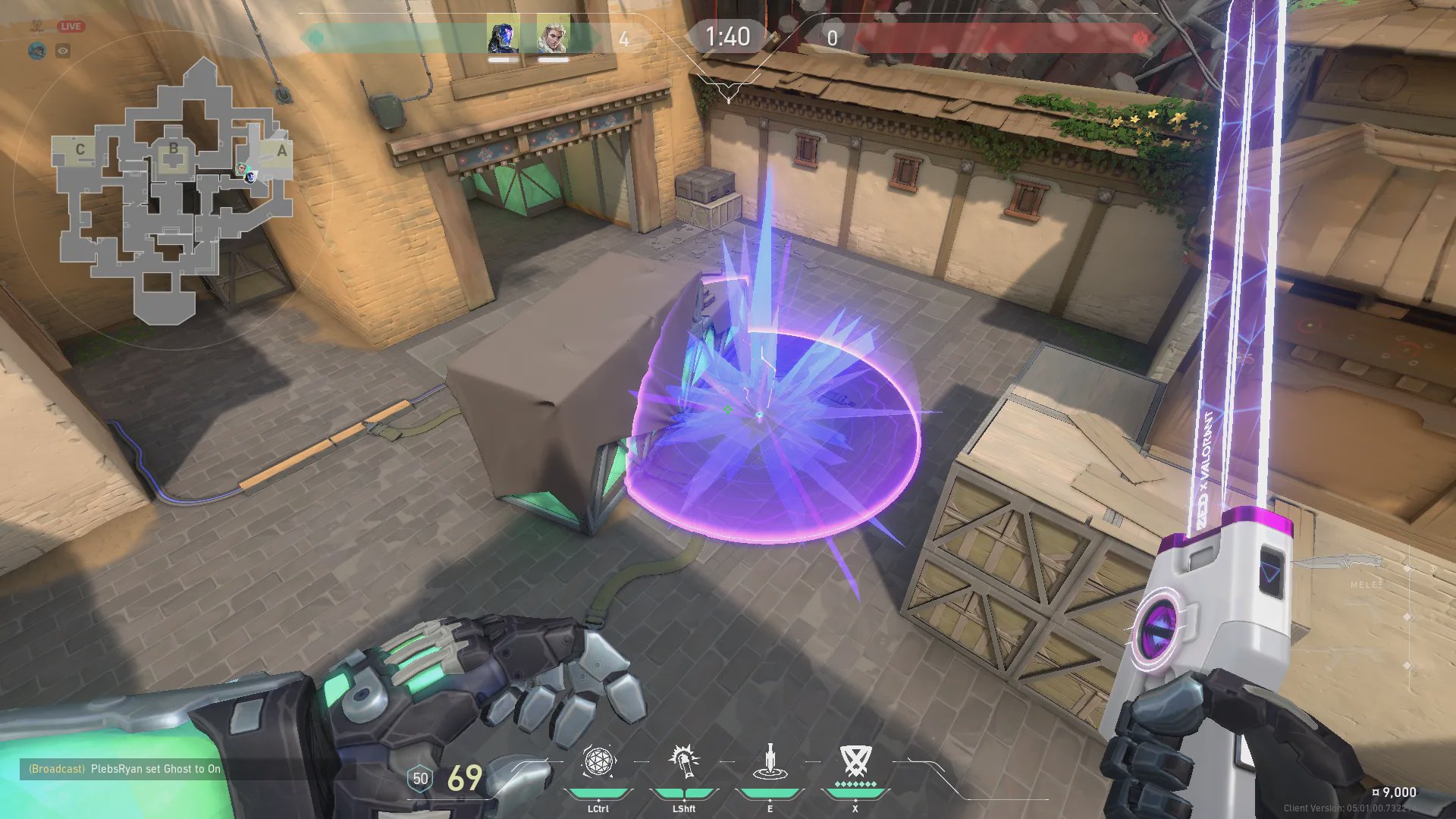
Task: Activate the geodesic sphere ability icon
Action: (598, 761)
